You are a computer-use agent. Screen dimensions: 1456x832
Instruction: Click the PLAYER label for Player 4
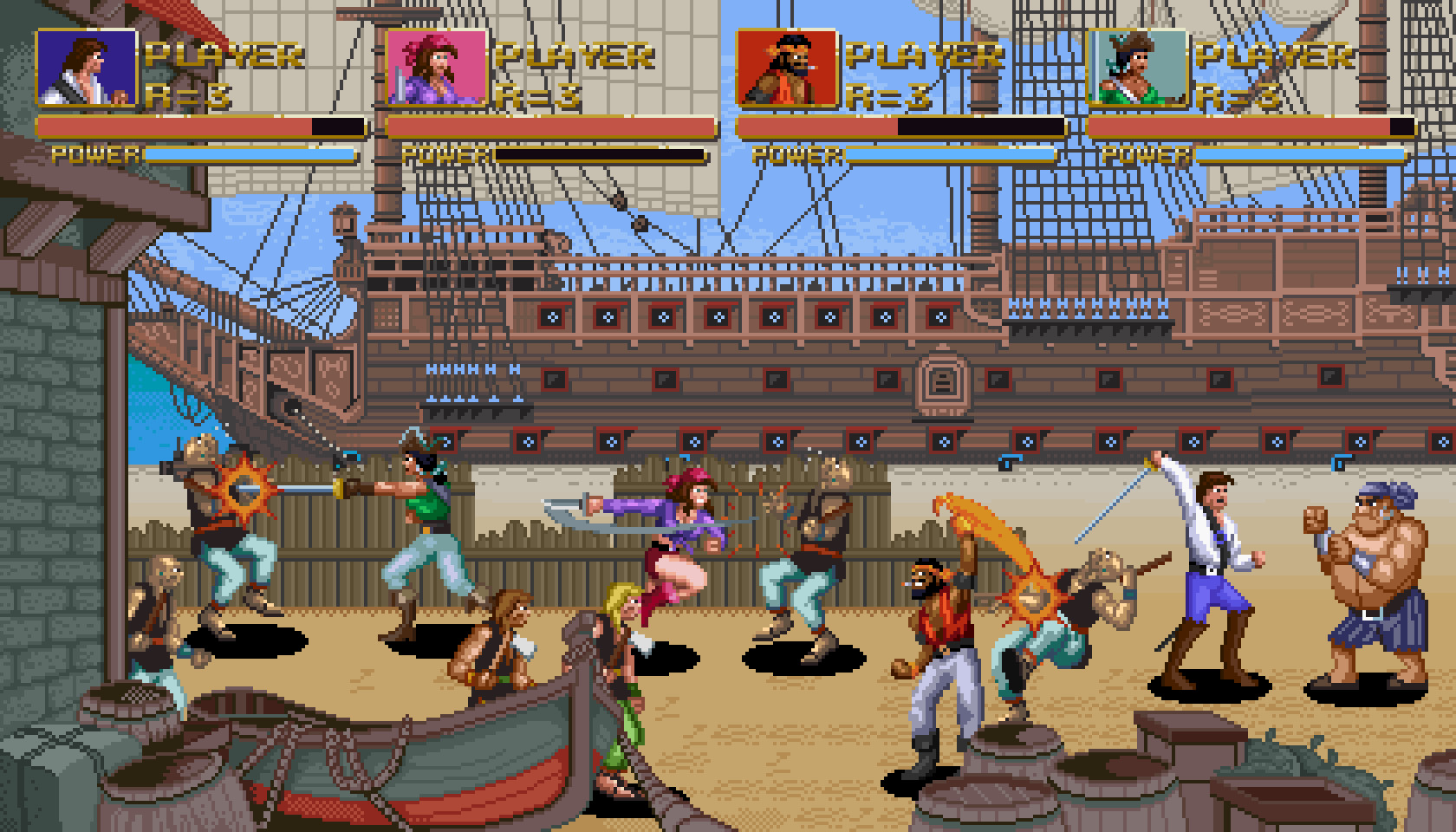tap(1272, 54)
